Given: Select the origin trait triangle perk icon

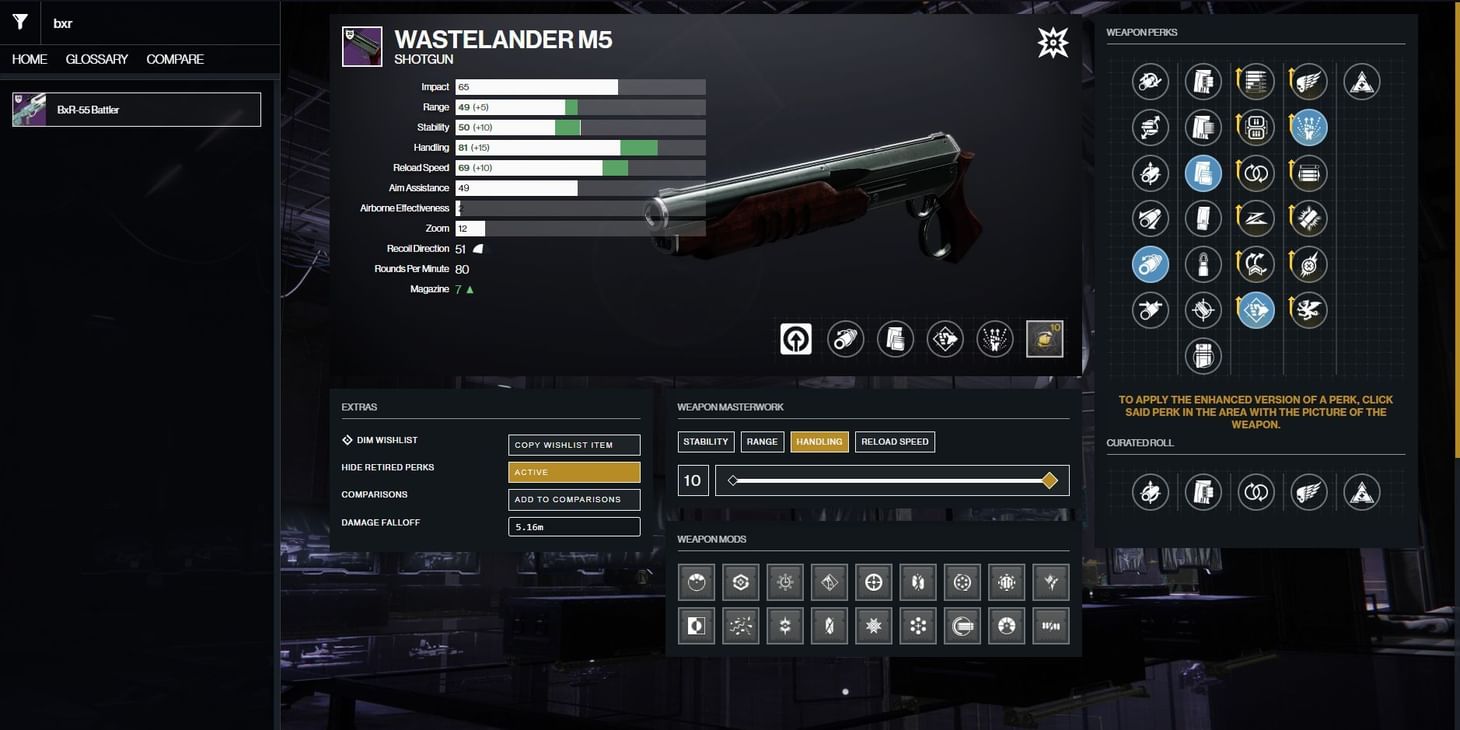Looking at the screenshot, I should tap(1360, 82).
